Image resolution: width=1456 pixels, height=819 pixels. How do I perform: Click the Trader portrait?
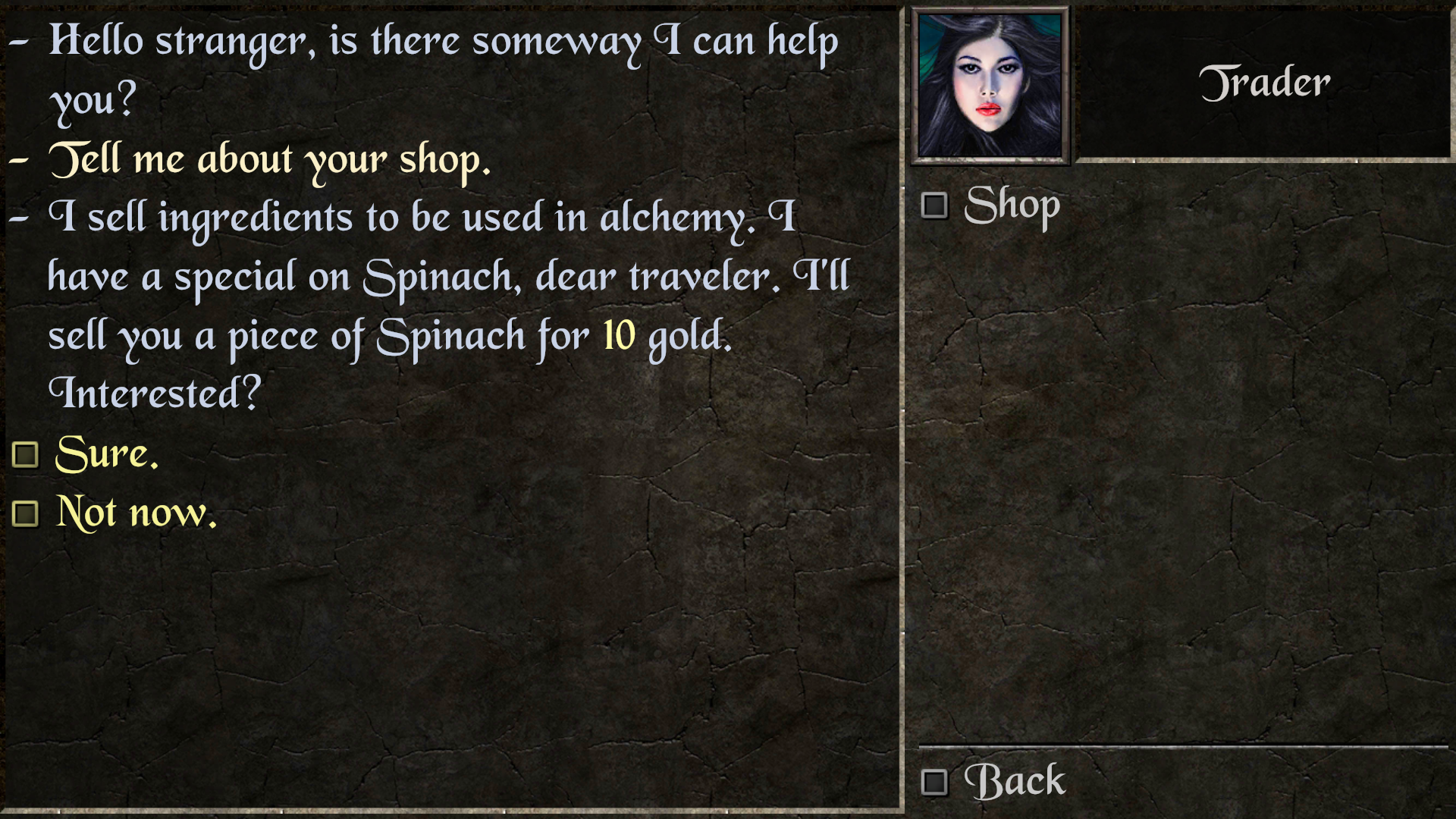point(990,85)
